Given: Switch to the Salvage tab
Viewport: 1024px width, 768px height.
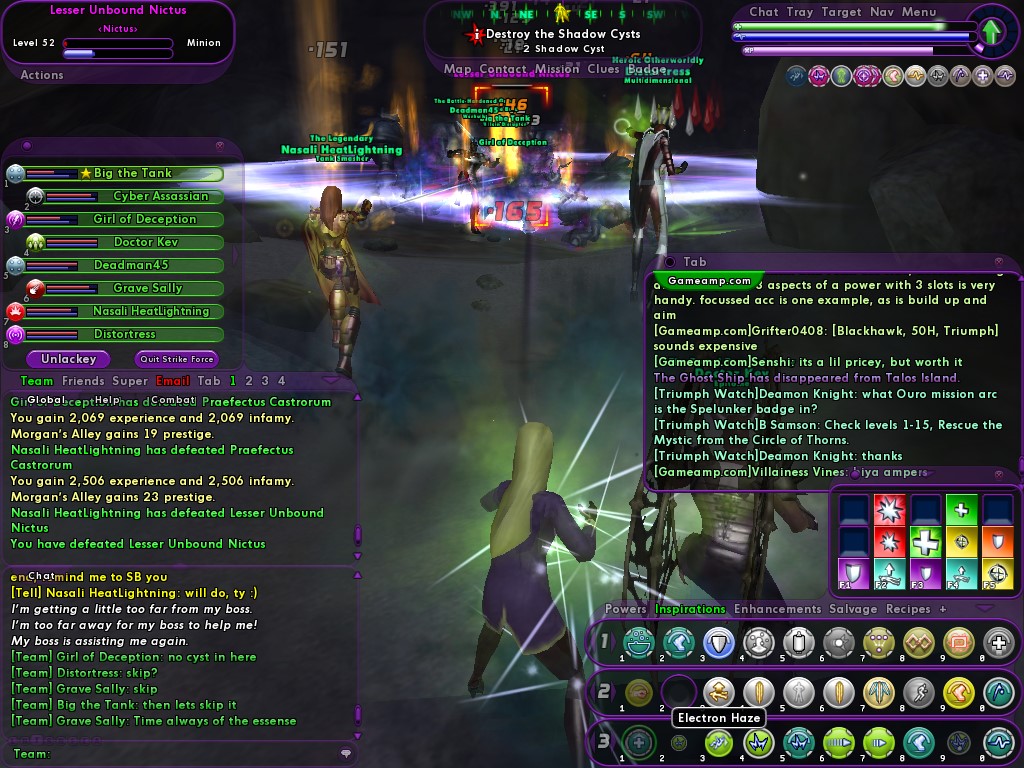Looking at the screenshot, I should pyautogui.click(x=853, y=609).
